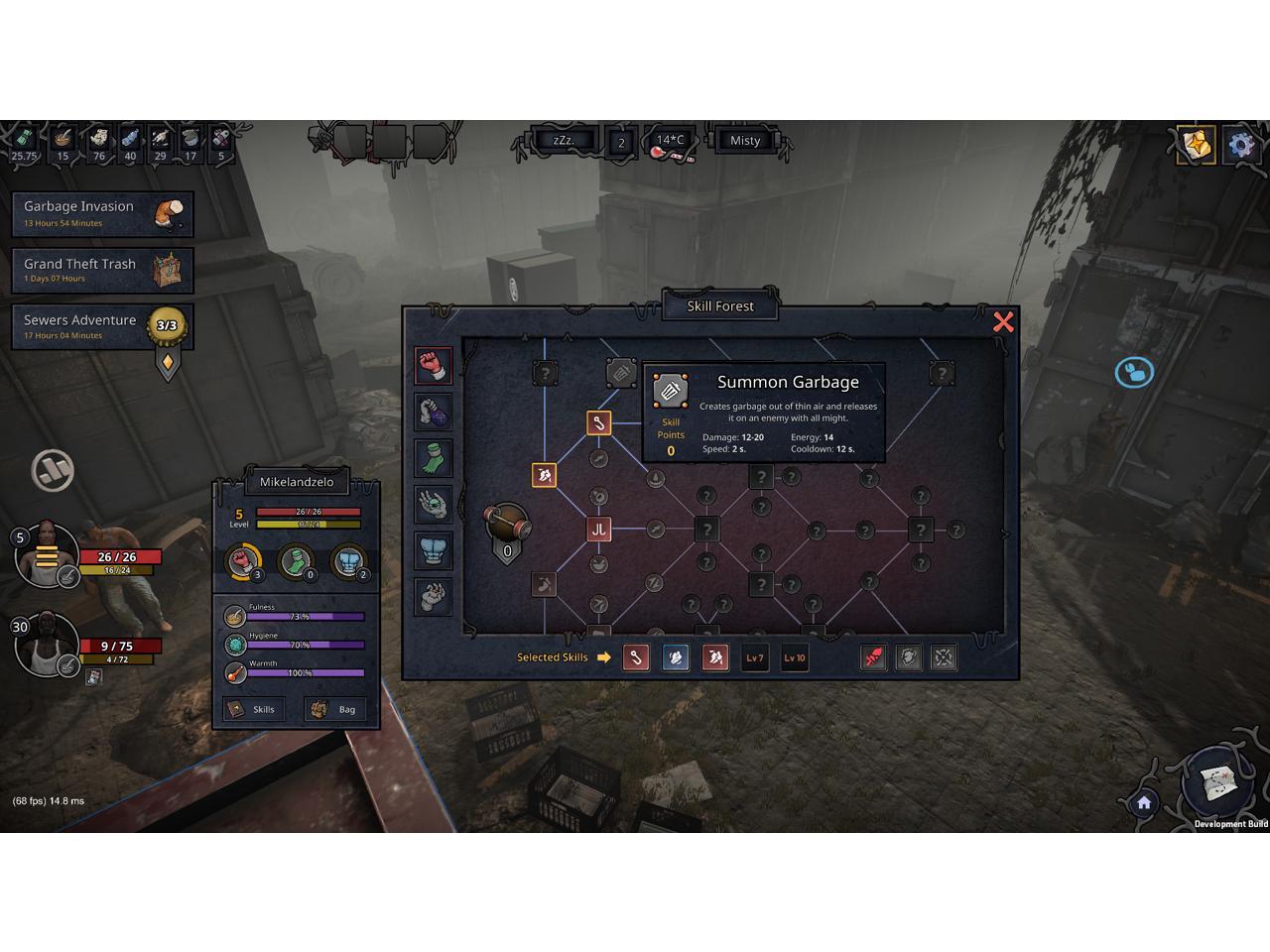Select the red double-hook skill node
Viewport: 1270px width, 952px height.
point(598,529)
